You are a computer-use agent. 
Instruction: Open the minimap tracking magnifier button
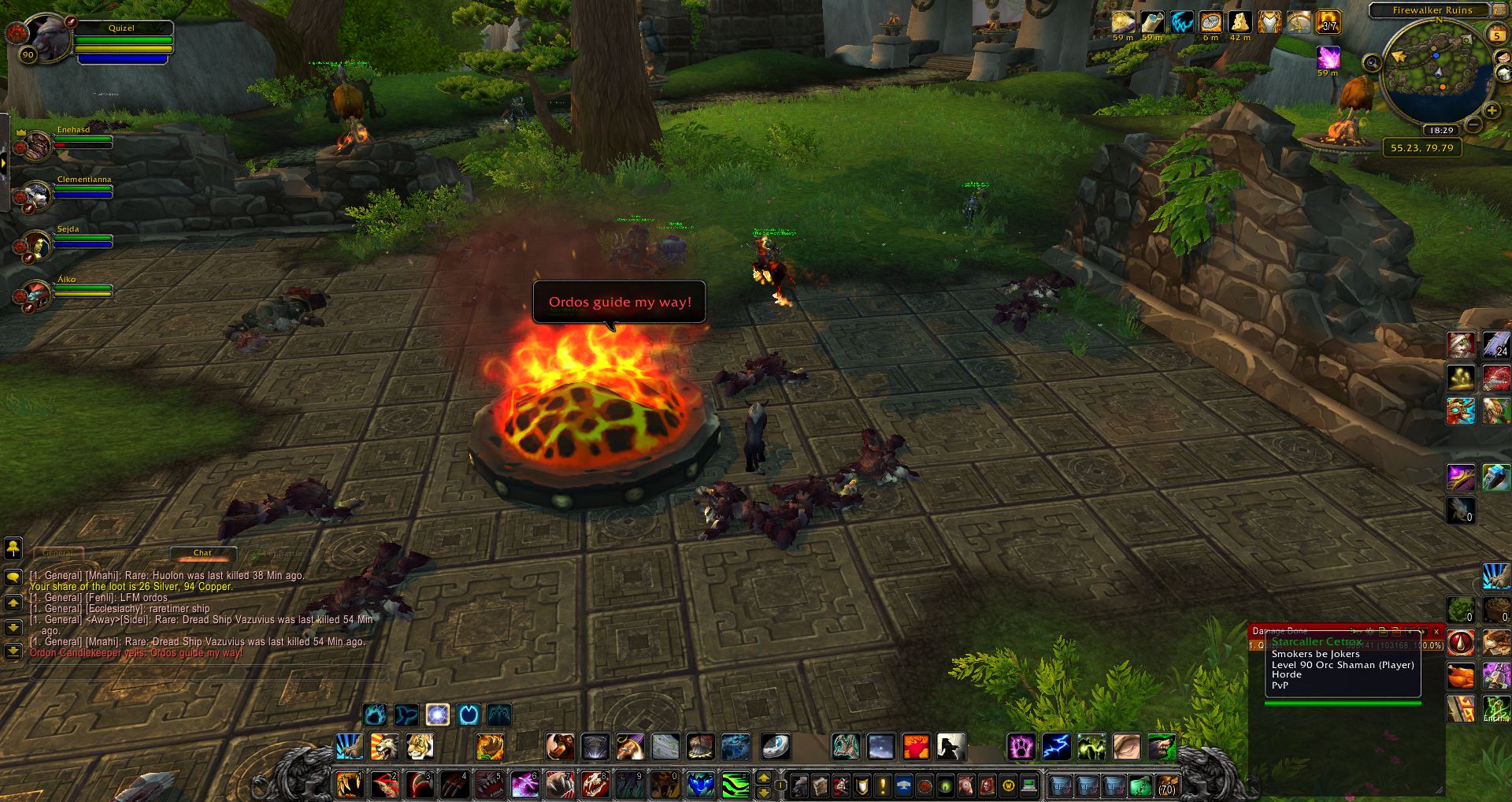click(1372, 63)
